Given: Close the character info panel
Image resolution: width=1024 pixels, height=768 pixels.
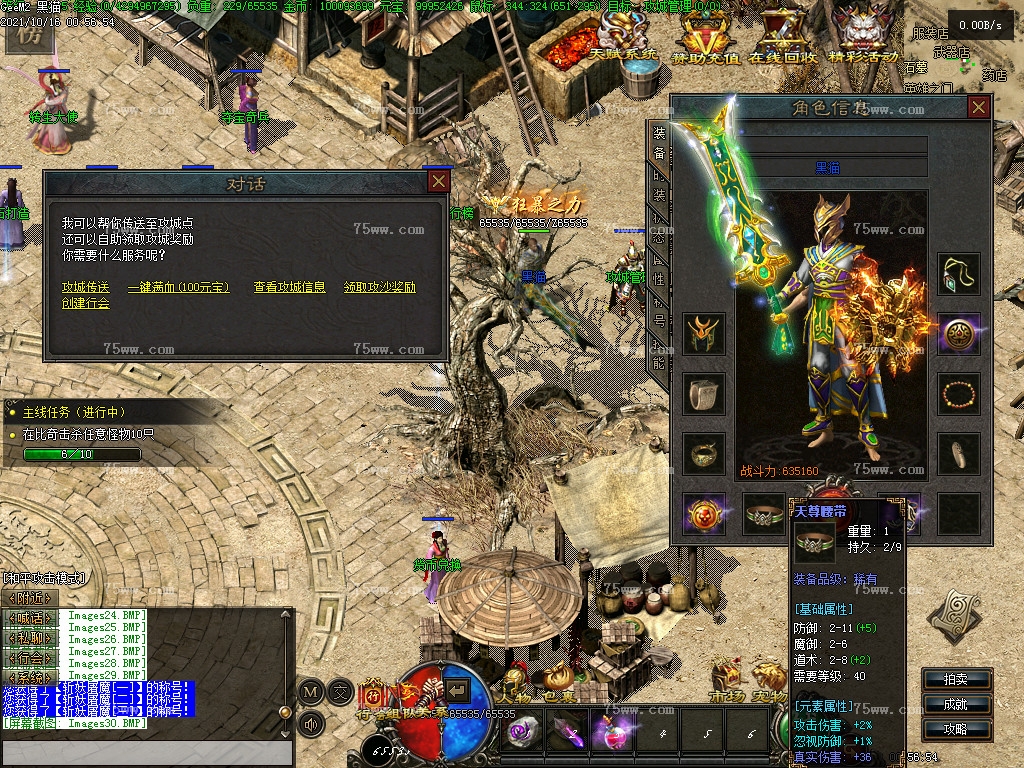Looking at the screenshot, I should (979, 107).
